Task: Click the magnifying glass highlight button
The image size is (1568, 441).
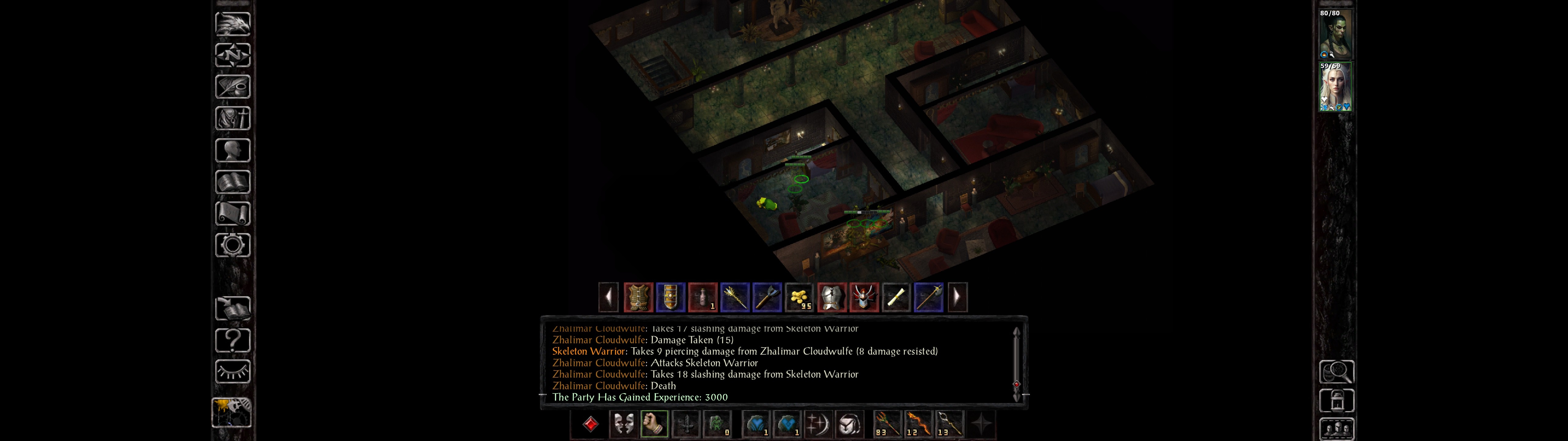Action: (x=1336, y=371)
